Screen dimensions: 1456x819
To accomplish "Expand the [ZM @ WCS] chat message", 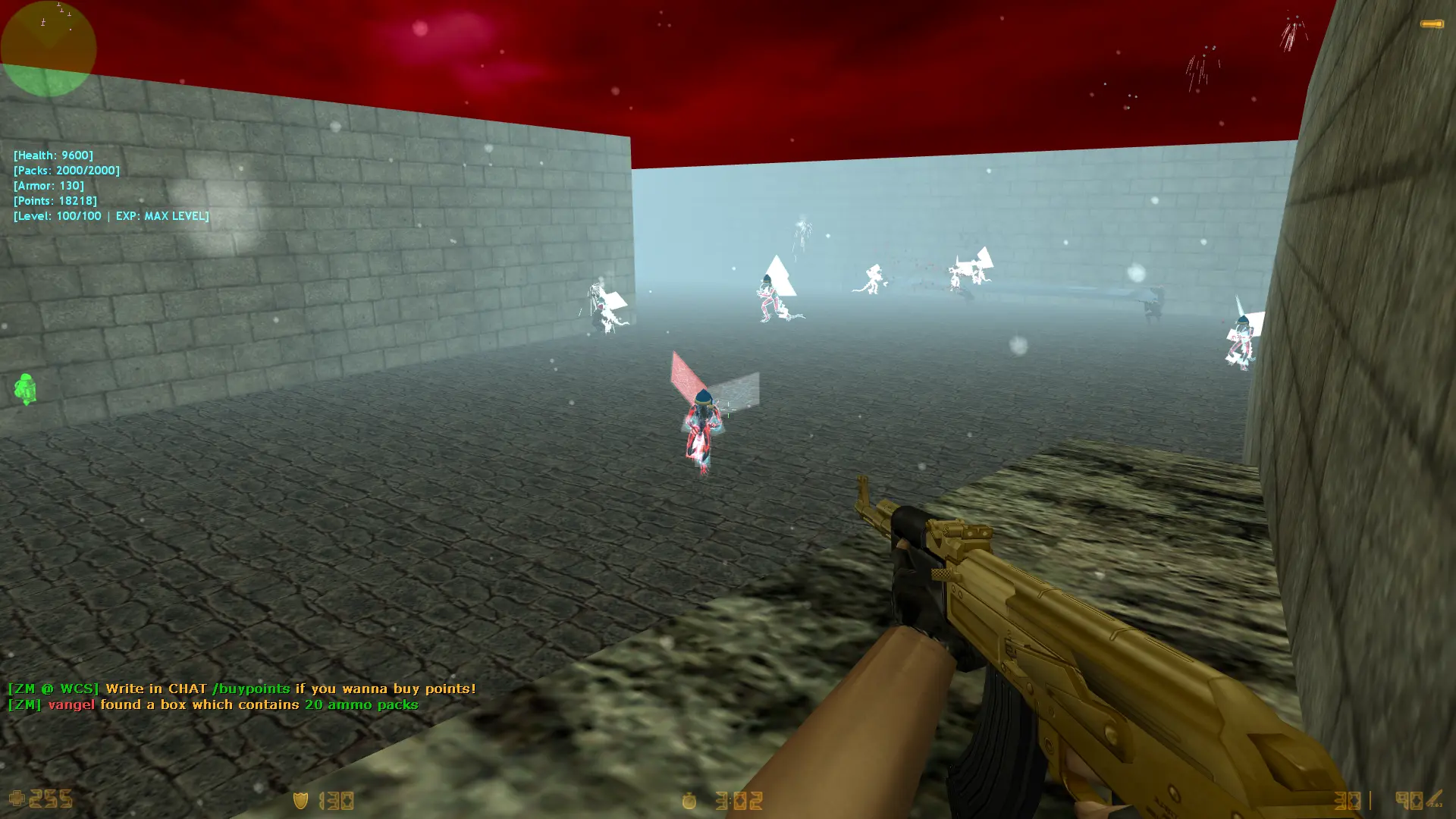I will (x=53, y=689).
